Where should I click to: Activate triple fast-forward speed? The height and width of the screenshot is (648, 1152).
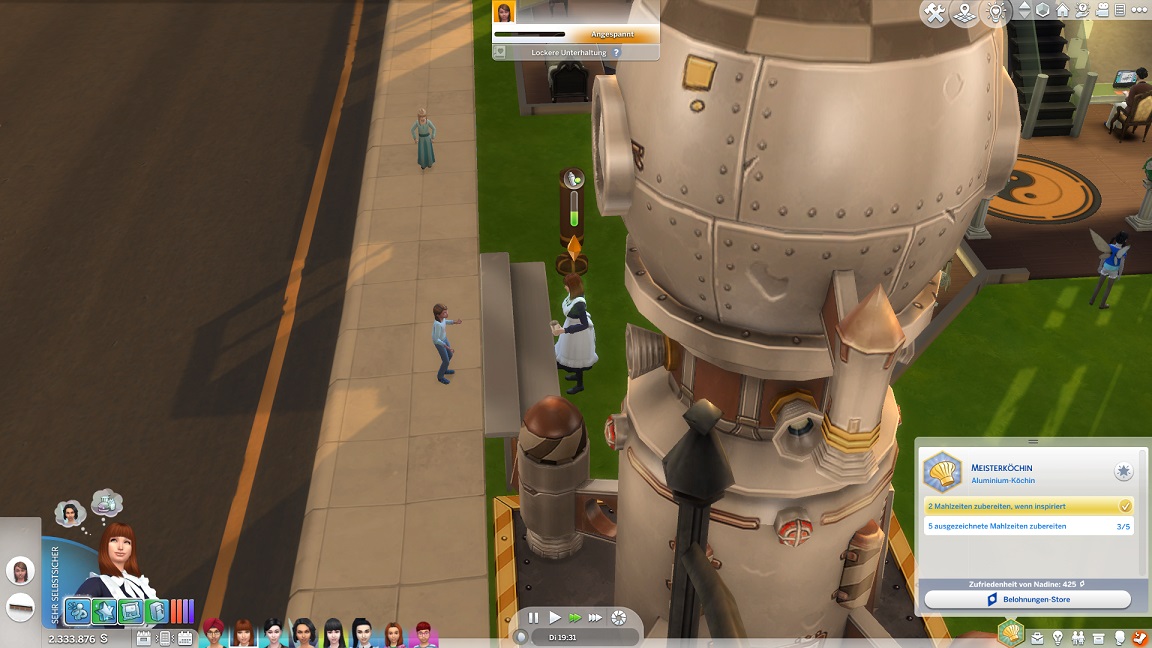click(595, 618)
